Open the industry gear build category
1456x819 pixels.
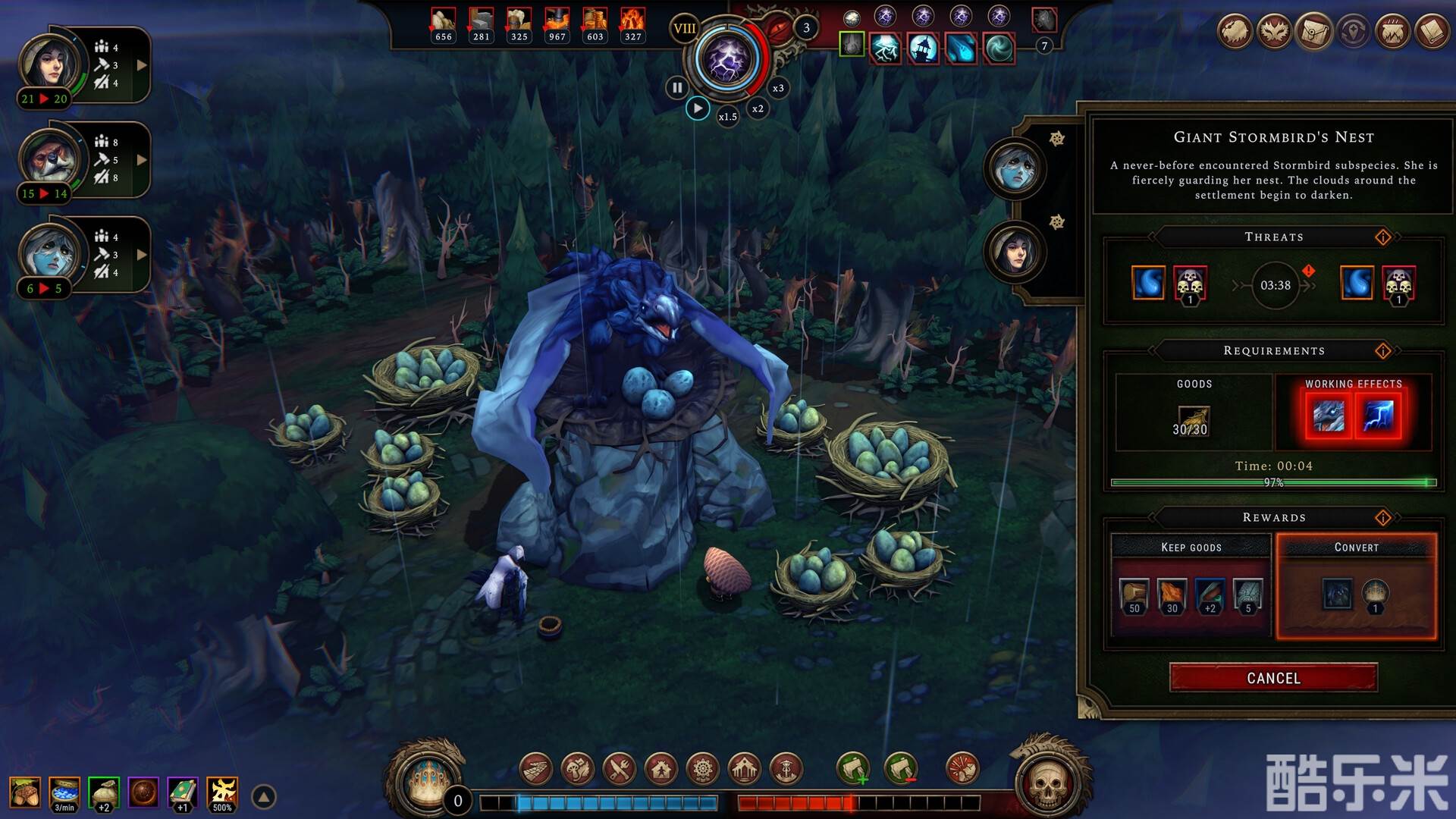[703, 770]
